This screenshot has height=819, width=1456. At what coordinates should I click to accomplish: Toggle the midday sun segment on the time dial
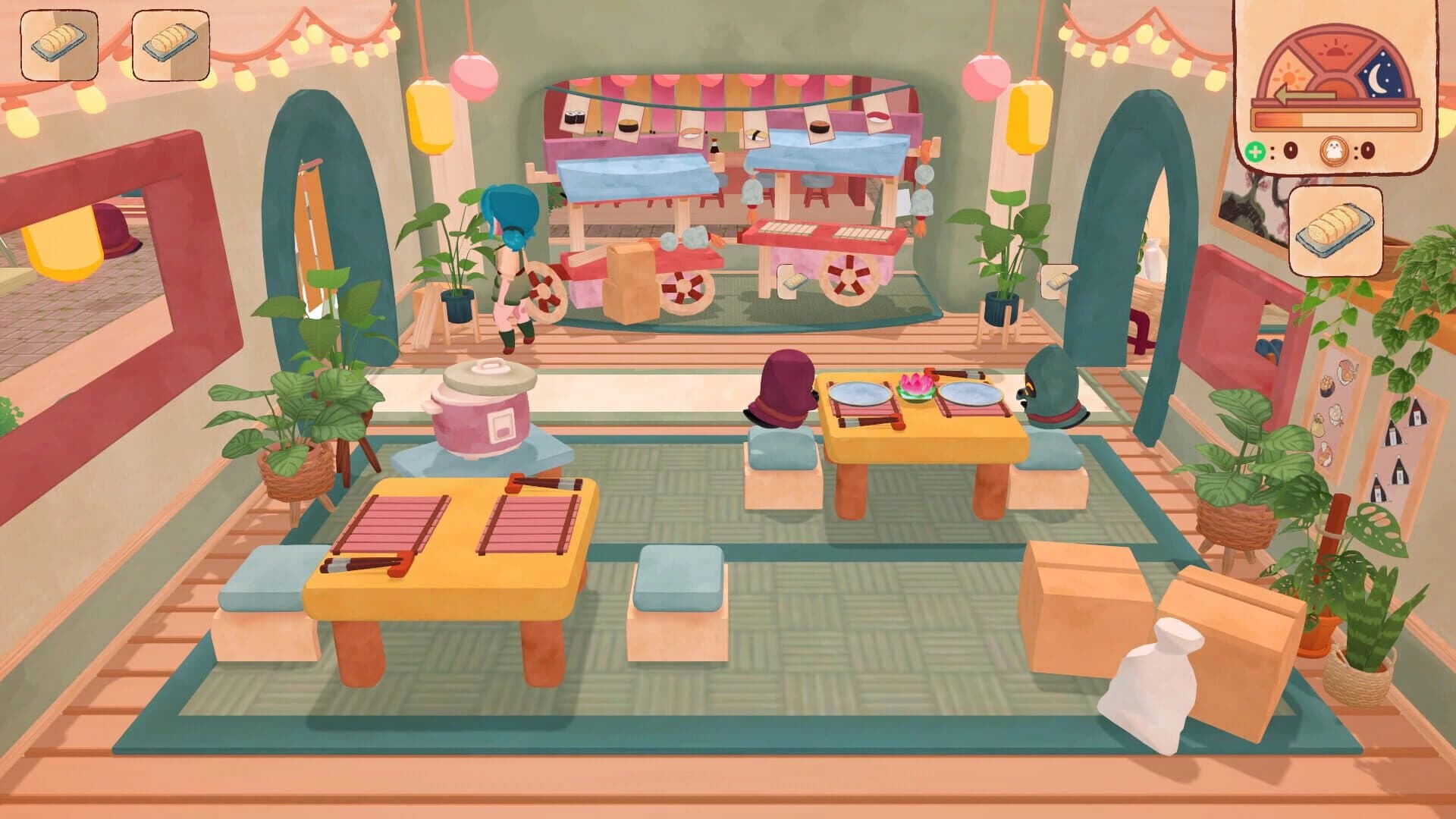click(x=1335, y=49)
